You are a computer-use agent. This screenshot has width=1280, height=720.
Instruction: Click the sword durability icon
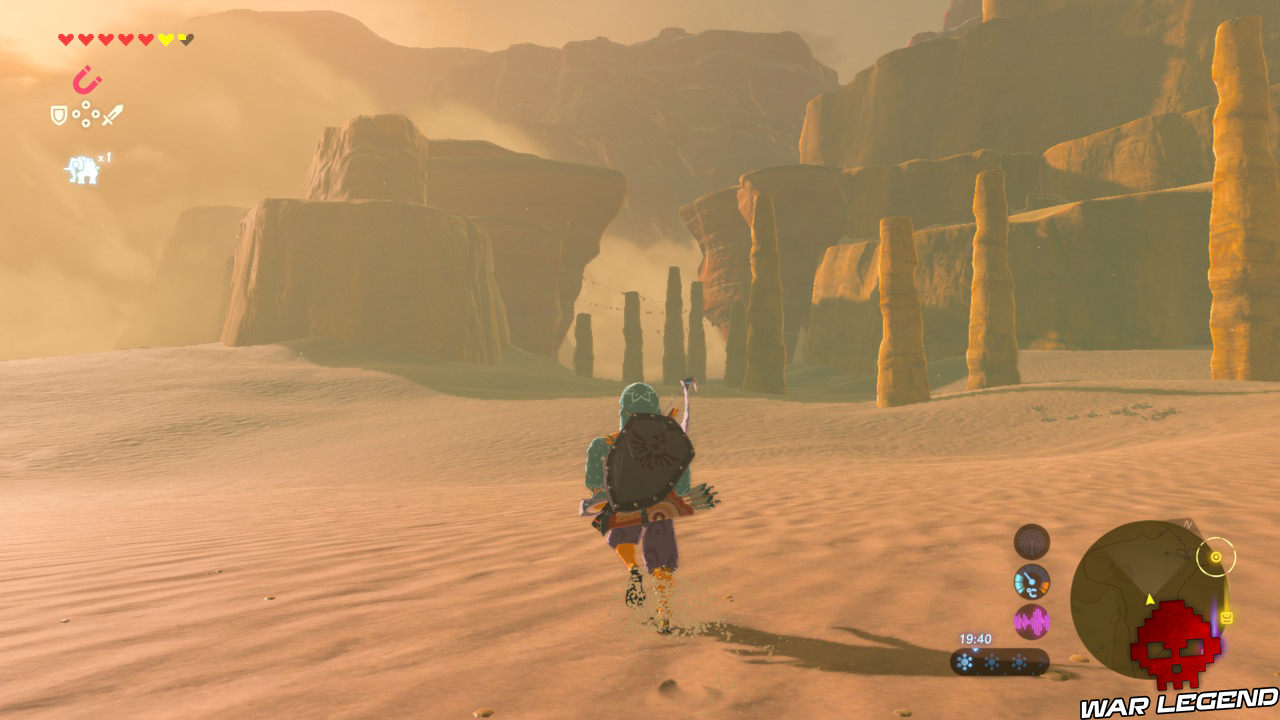pos(111,113)
